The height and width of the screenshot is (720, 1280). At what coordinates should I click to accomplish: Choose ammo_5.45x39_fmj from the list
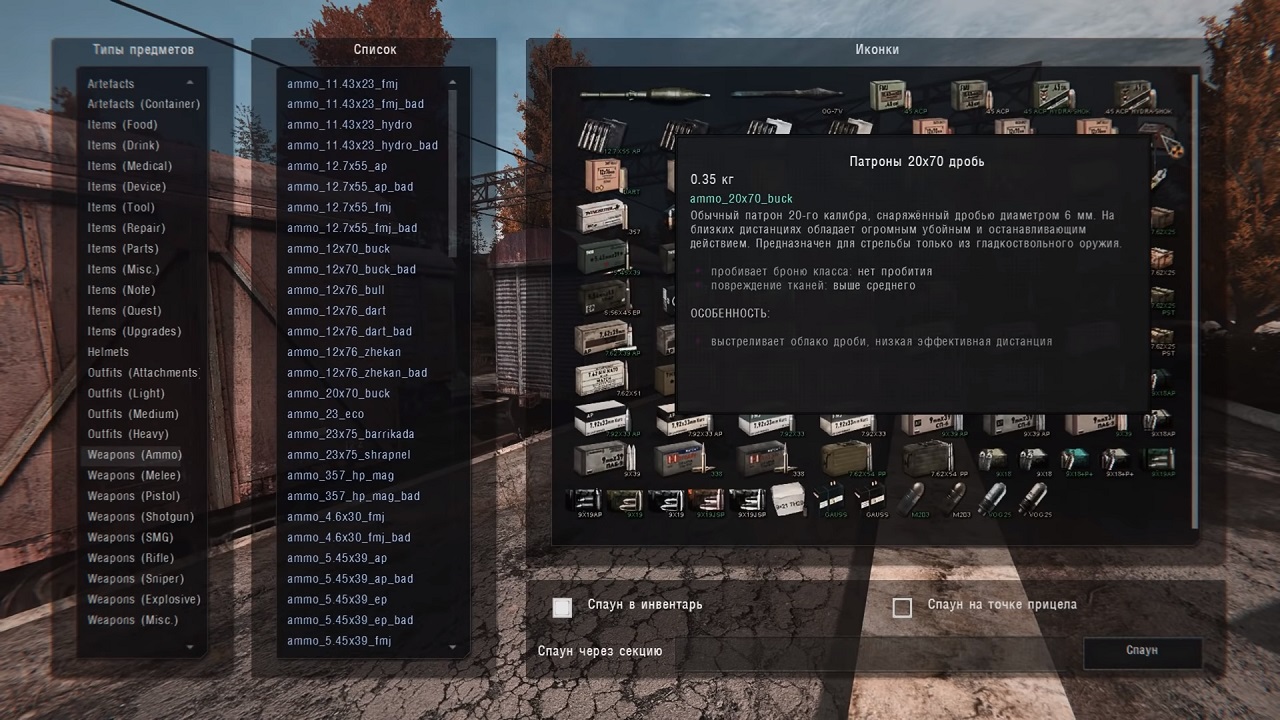pyautogui.click(x=338, y=641)
